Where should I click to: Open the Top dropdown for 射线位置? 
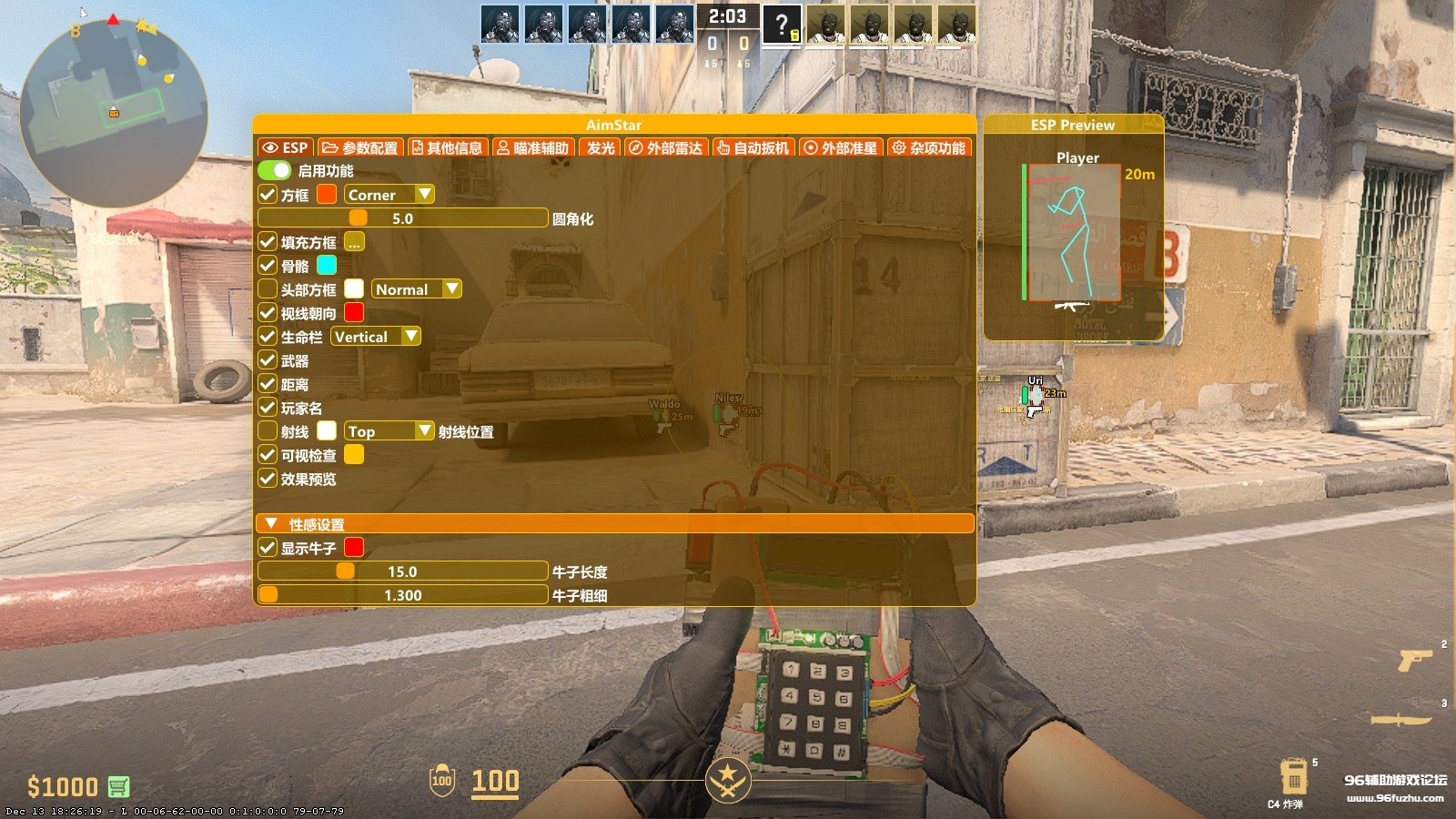389,430
